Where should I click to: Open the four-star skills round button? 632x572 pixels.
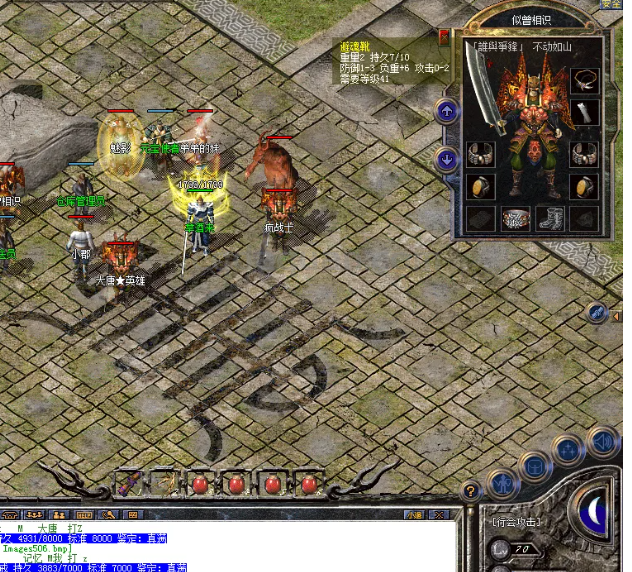tap(567, 449)
